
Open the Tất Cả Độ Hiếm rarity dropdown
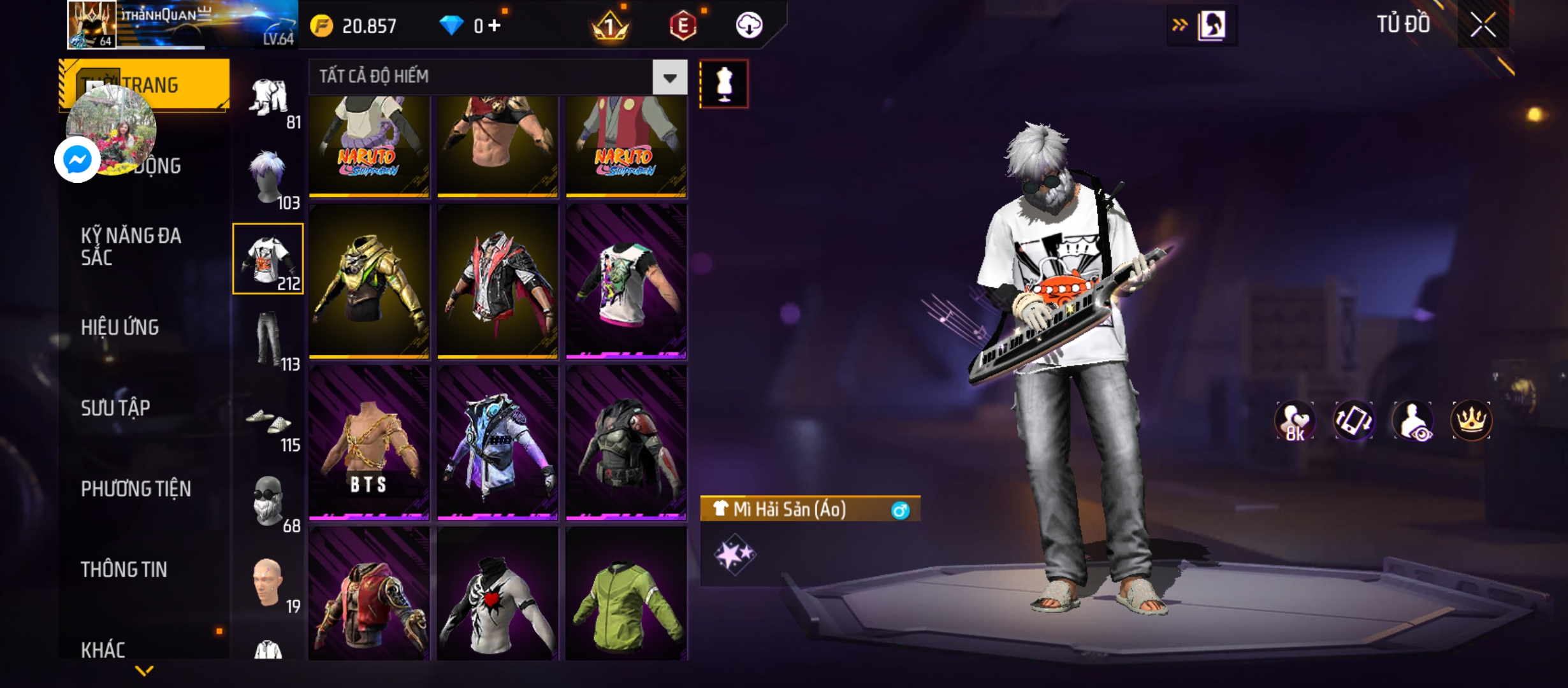click(x=669, y=78)
